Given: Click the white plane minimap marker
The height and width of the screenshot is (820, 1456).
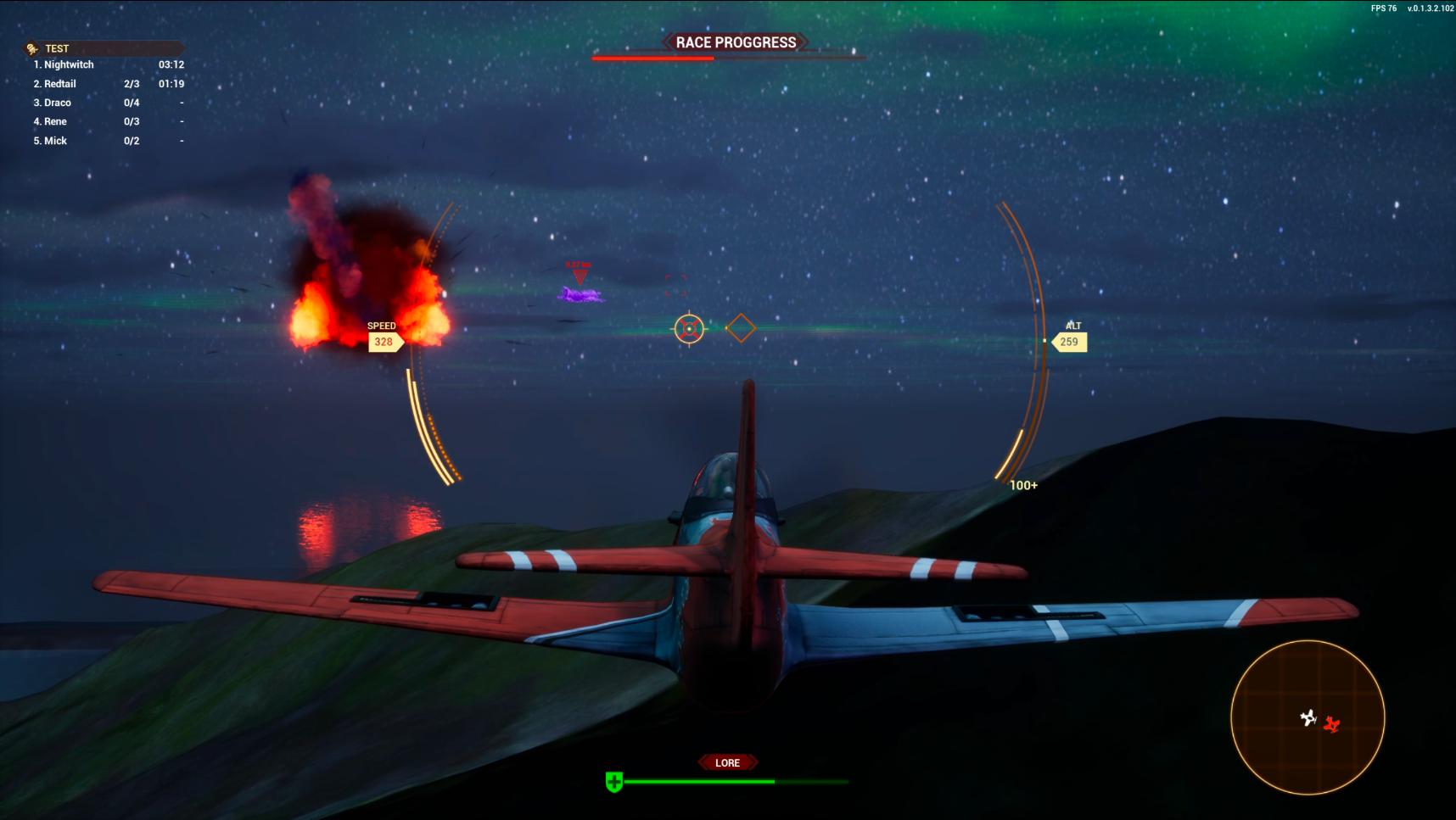Looking at the screenshot, I should click(1308, 718).
